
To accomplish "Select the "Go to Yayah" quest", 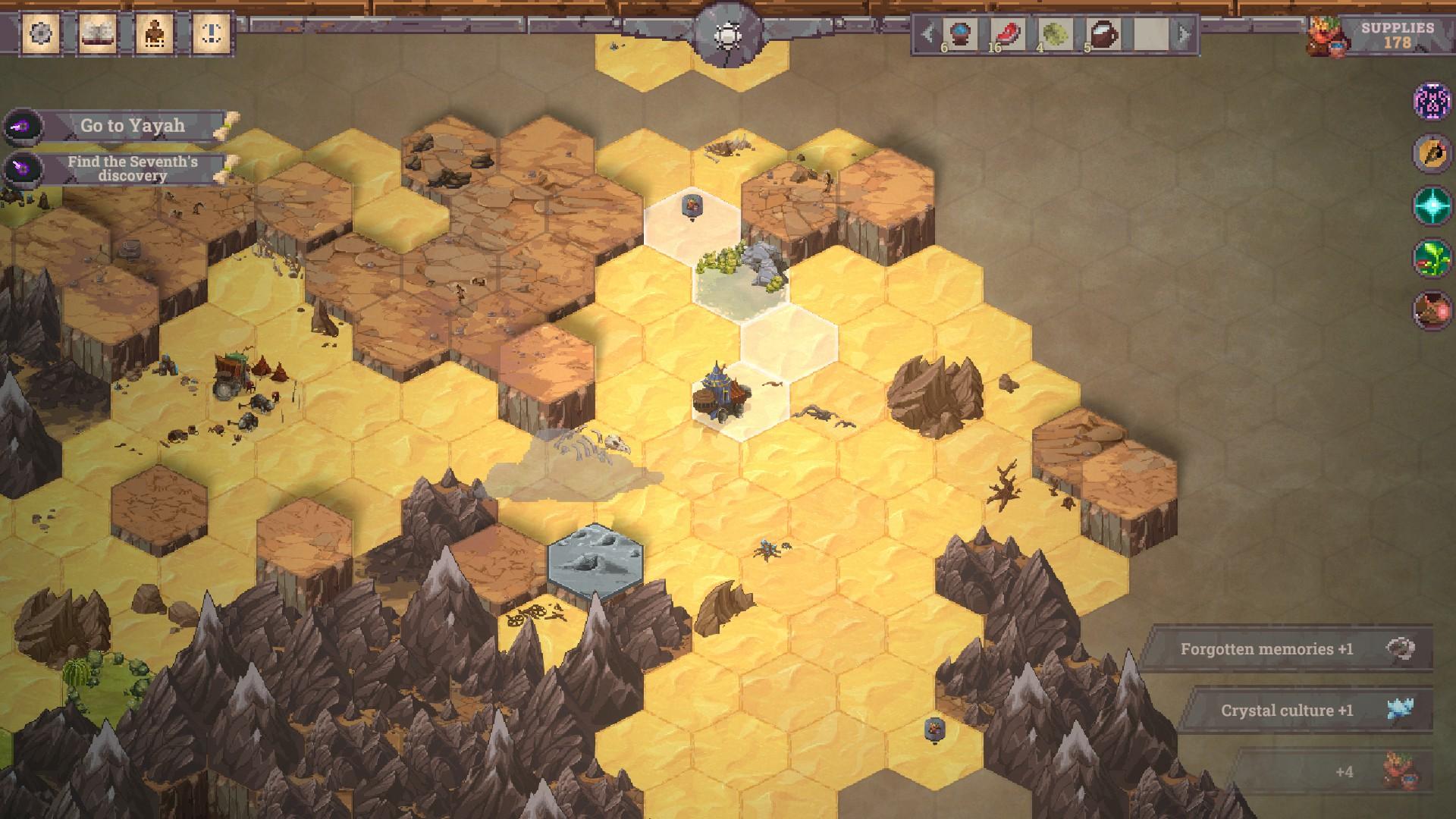I will tap(133, 126).
